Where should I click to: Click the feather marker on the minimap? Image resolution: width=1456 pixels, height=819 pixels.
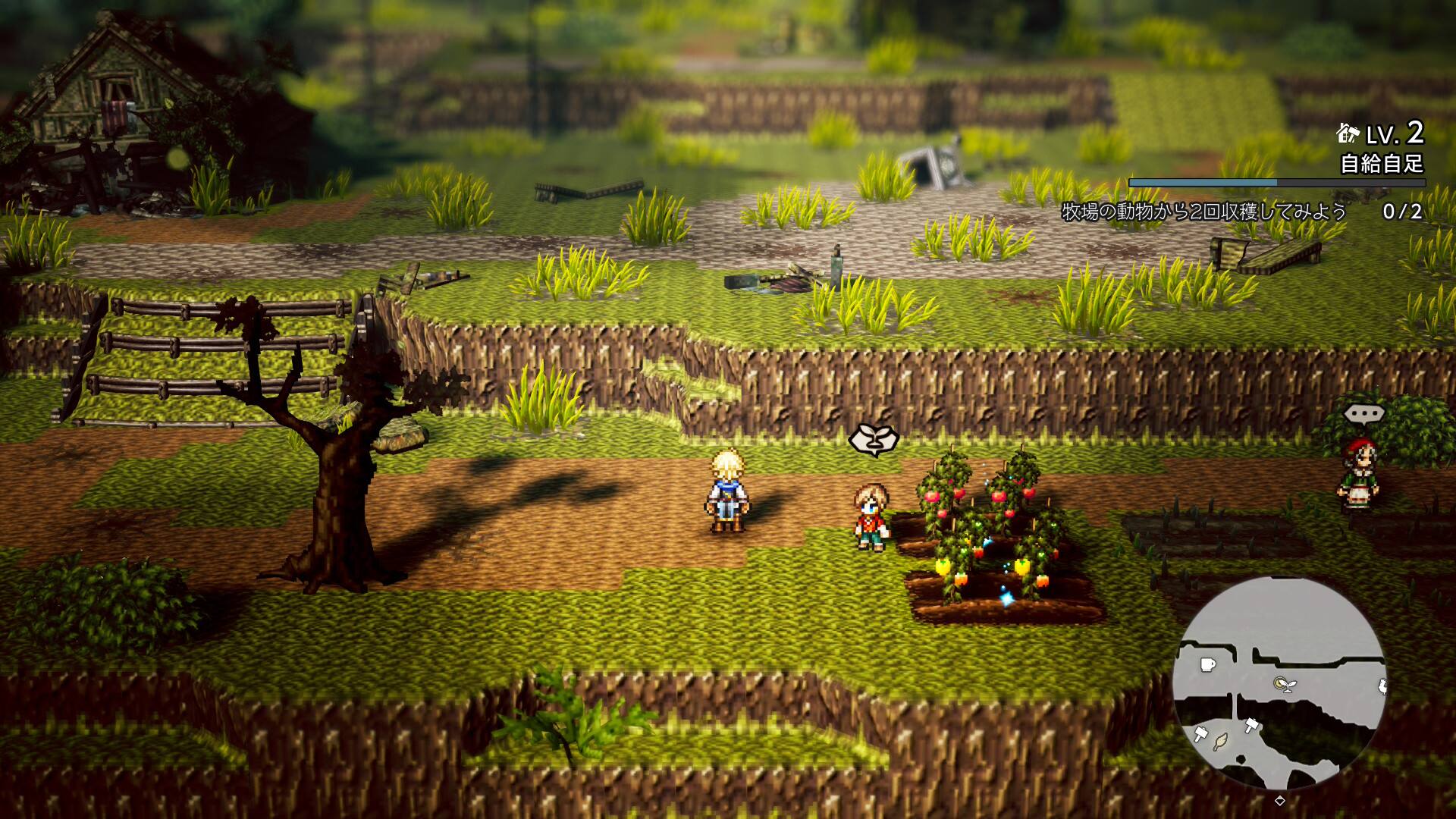[1220, 741]
